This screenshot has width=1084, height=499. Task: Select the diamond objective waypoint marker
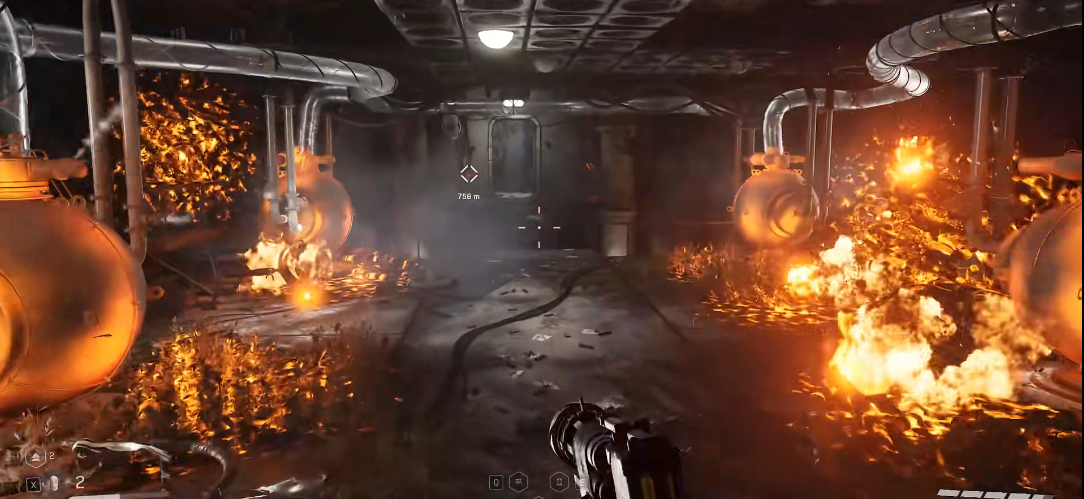tap(468, 174)
